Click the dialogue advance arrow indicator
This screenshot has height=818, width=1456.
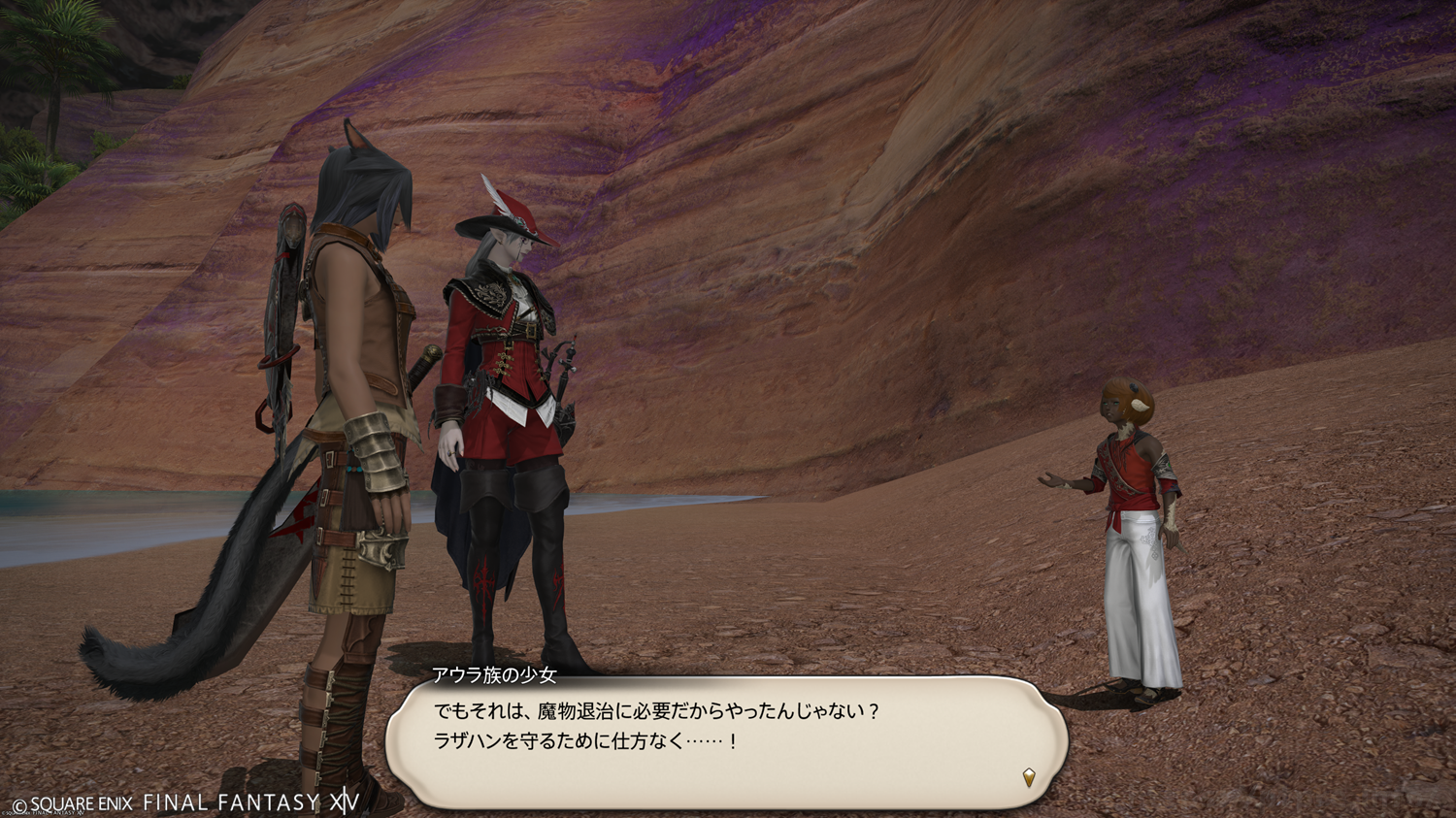click(1029, 776)
